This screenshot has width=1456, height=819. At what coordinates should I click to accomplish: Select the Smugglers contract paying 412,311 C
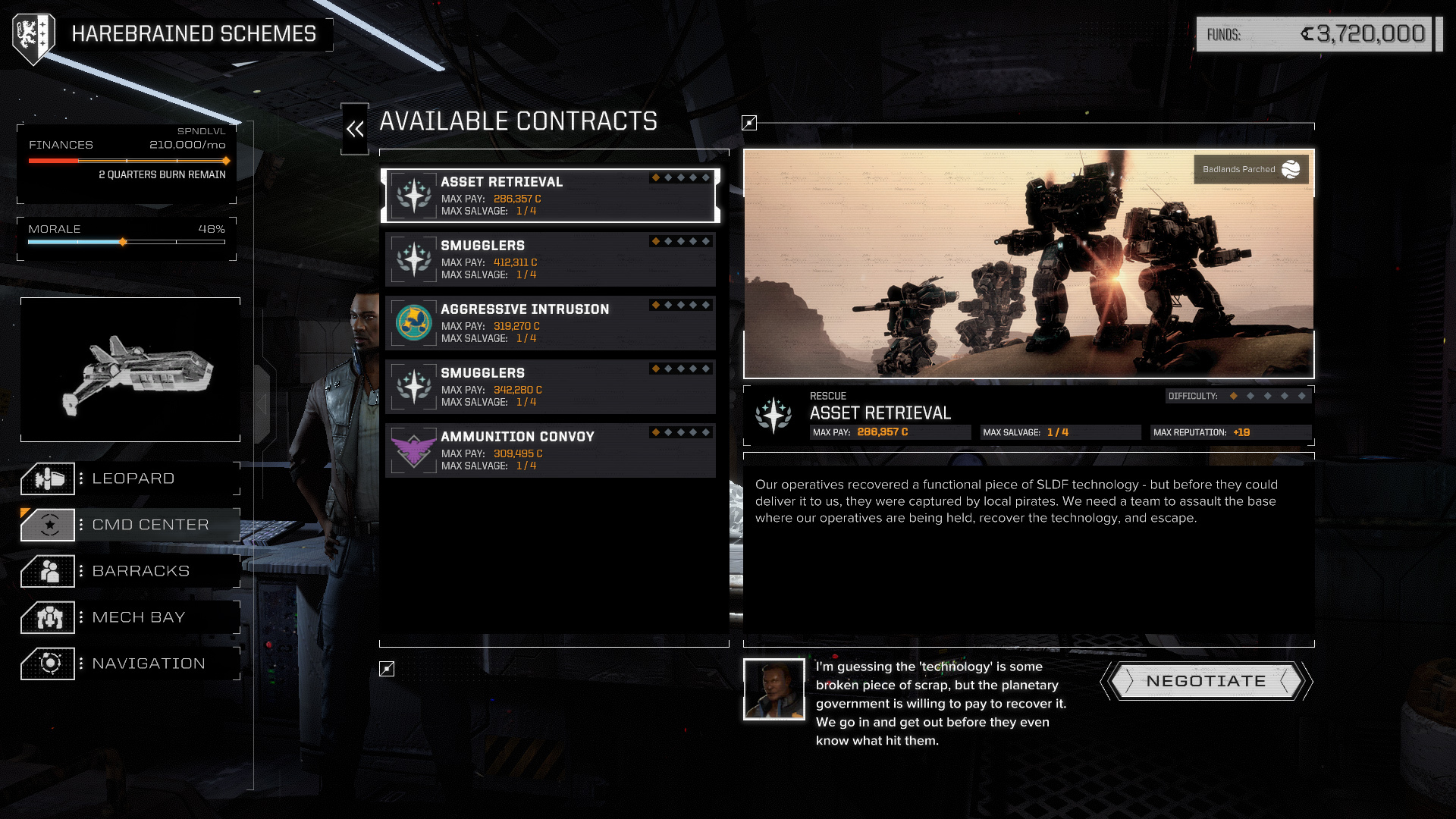551,258
